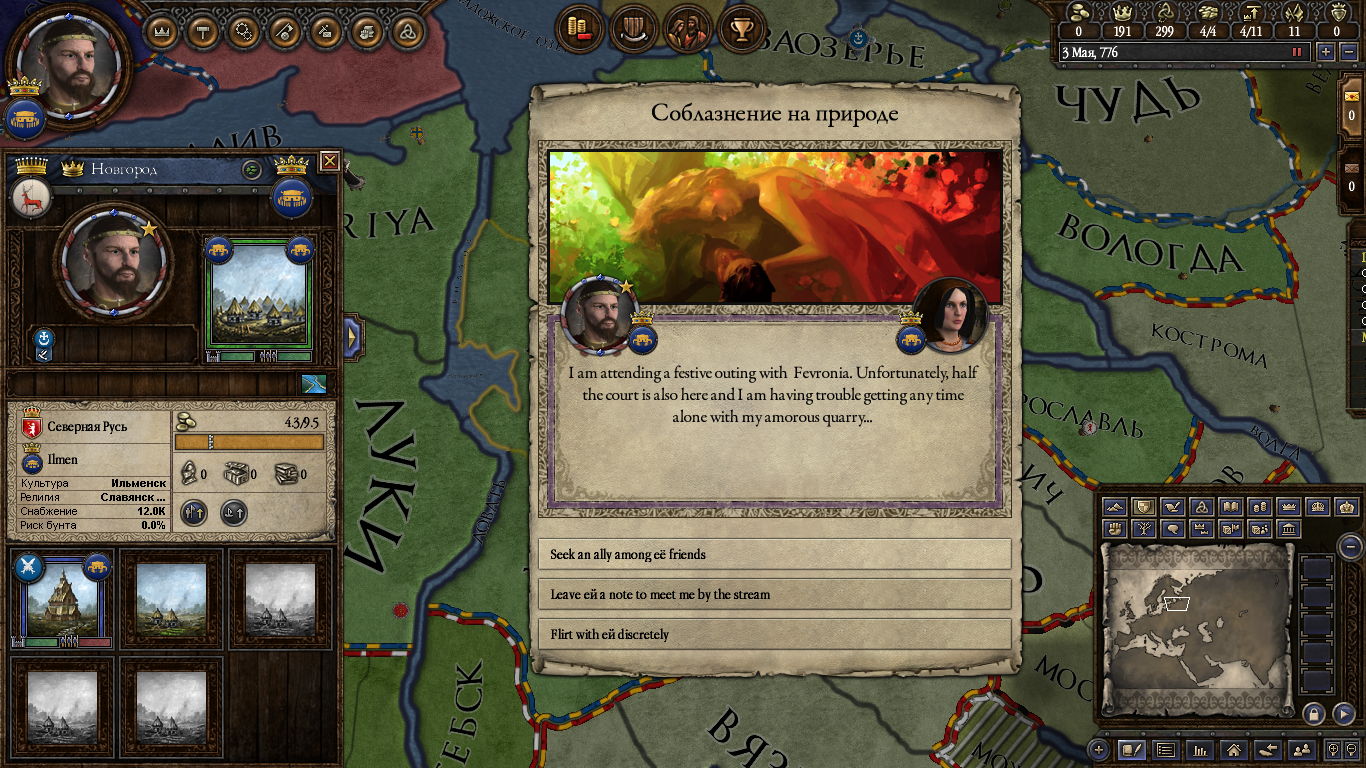Open Fevronia's portrait in the event window
This screenshot has height=768, width=1366.
point(949,313)
